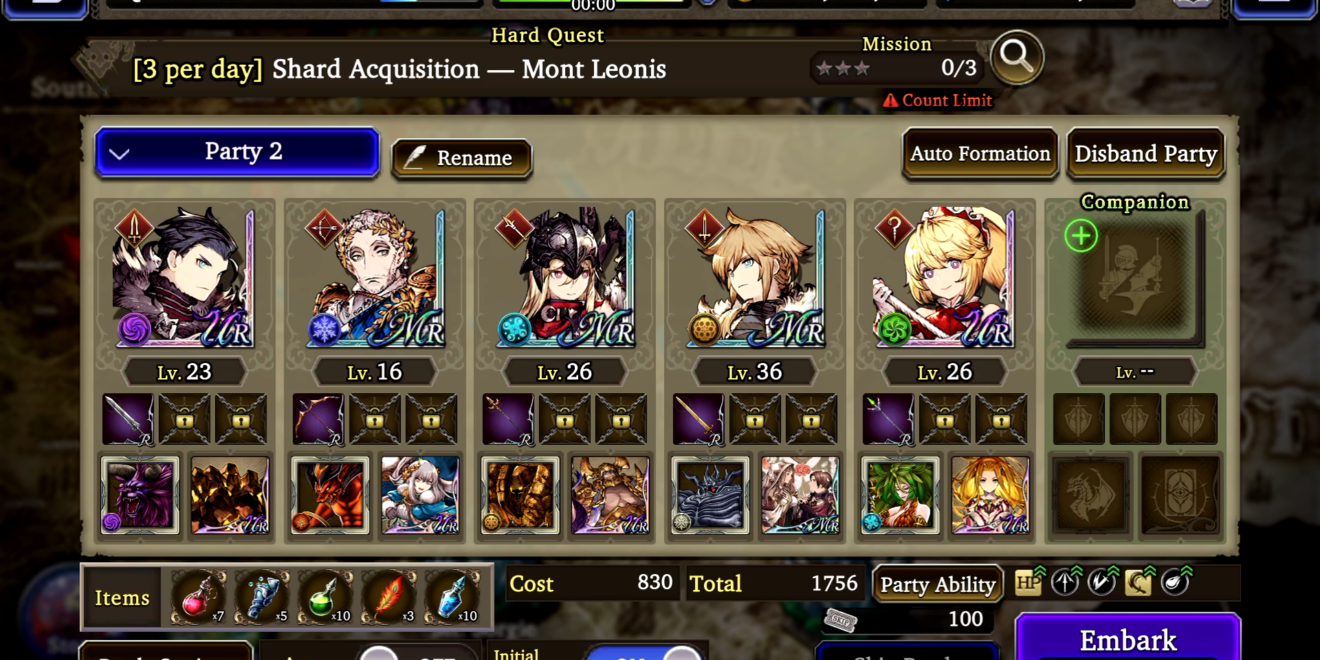Open the Party 2 dropdown selector

click(237, 153)
